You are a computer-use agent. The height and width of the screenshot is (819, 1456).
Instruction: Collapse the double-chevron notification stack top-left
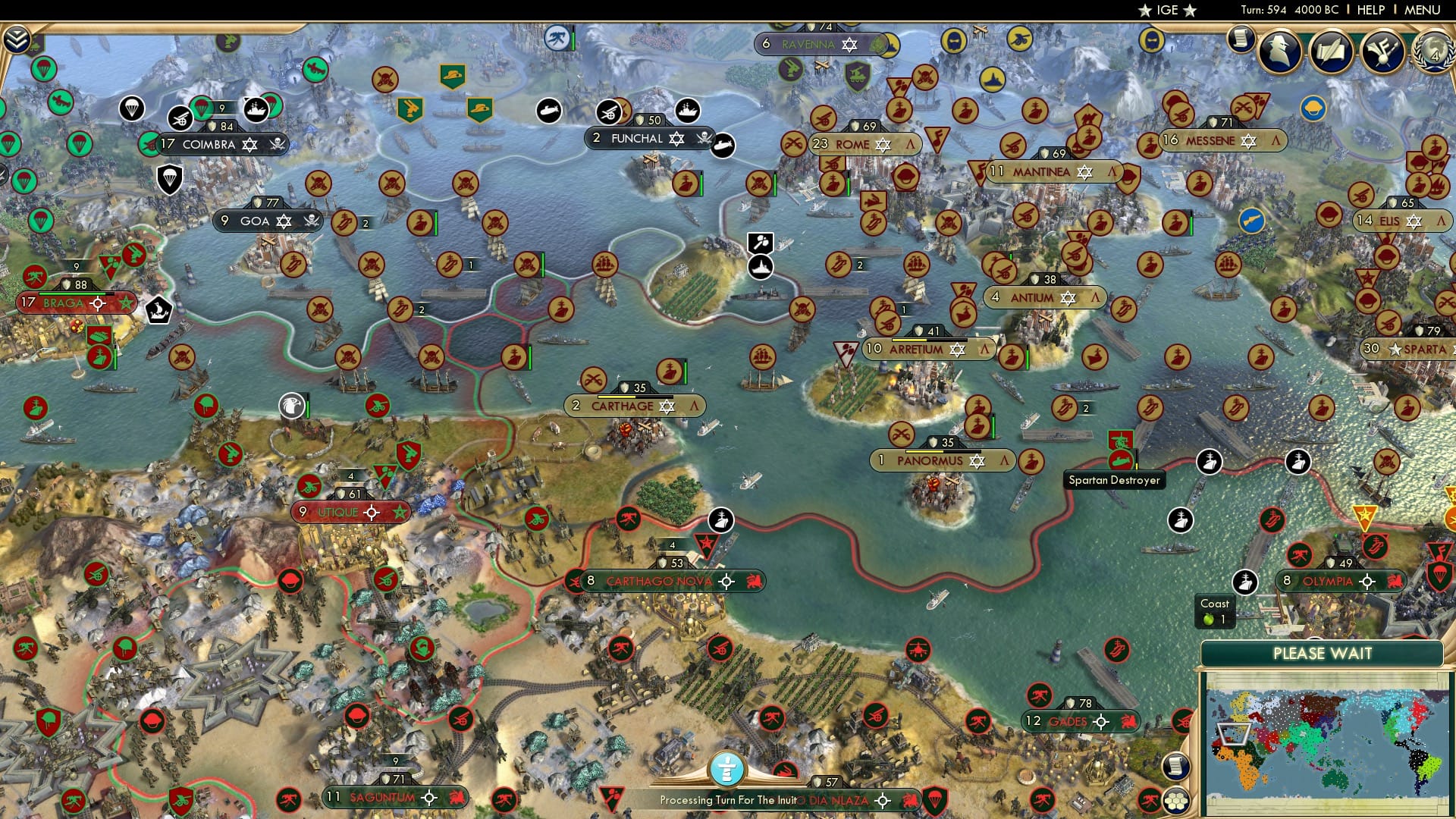click(17, 40)
